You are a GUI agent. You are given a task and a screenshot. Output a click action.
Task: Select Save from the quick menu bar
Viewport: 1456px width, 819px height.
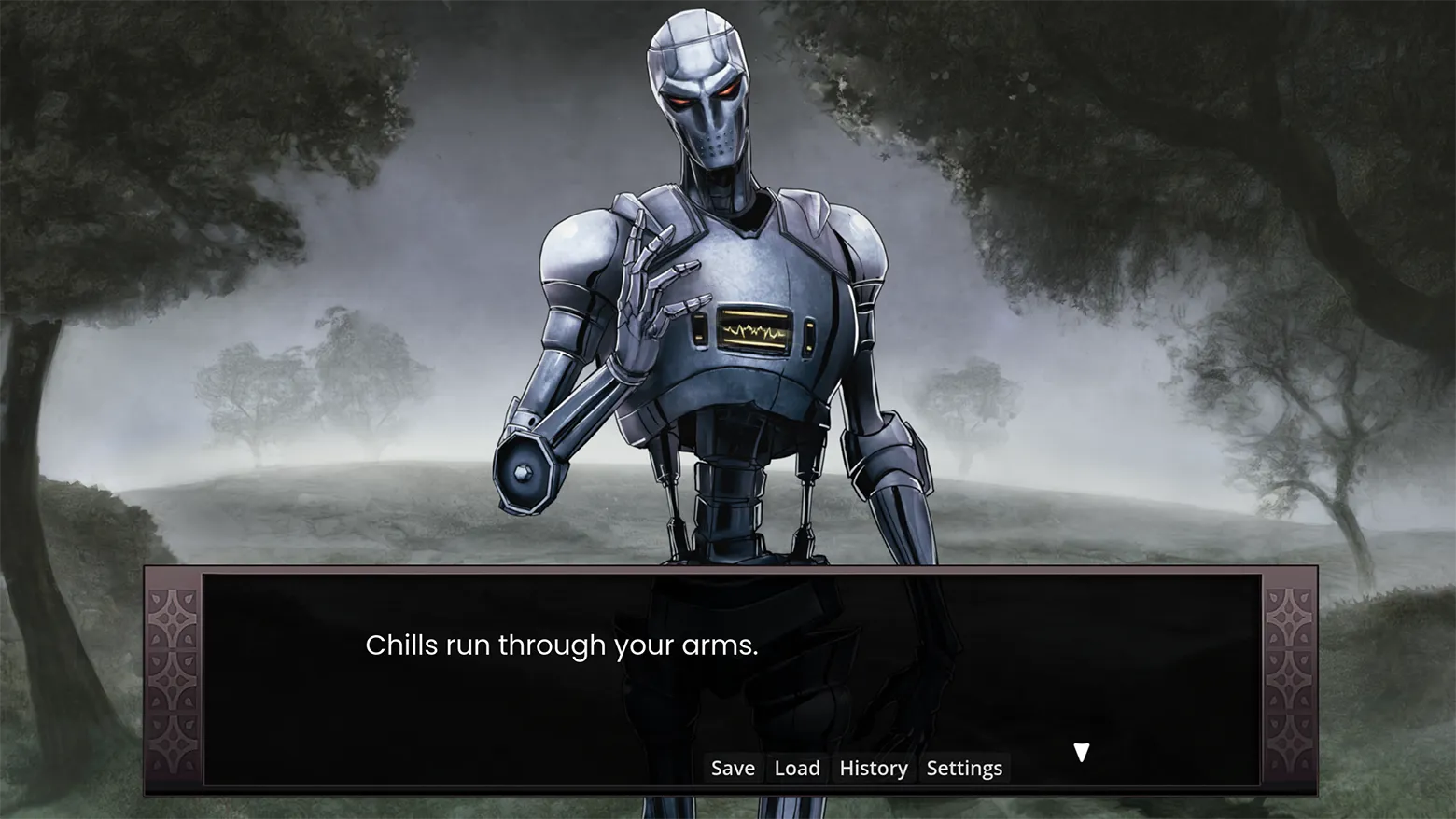[732, 768]
